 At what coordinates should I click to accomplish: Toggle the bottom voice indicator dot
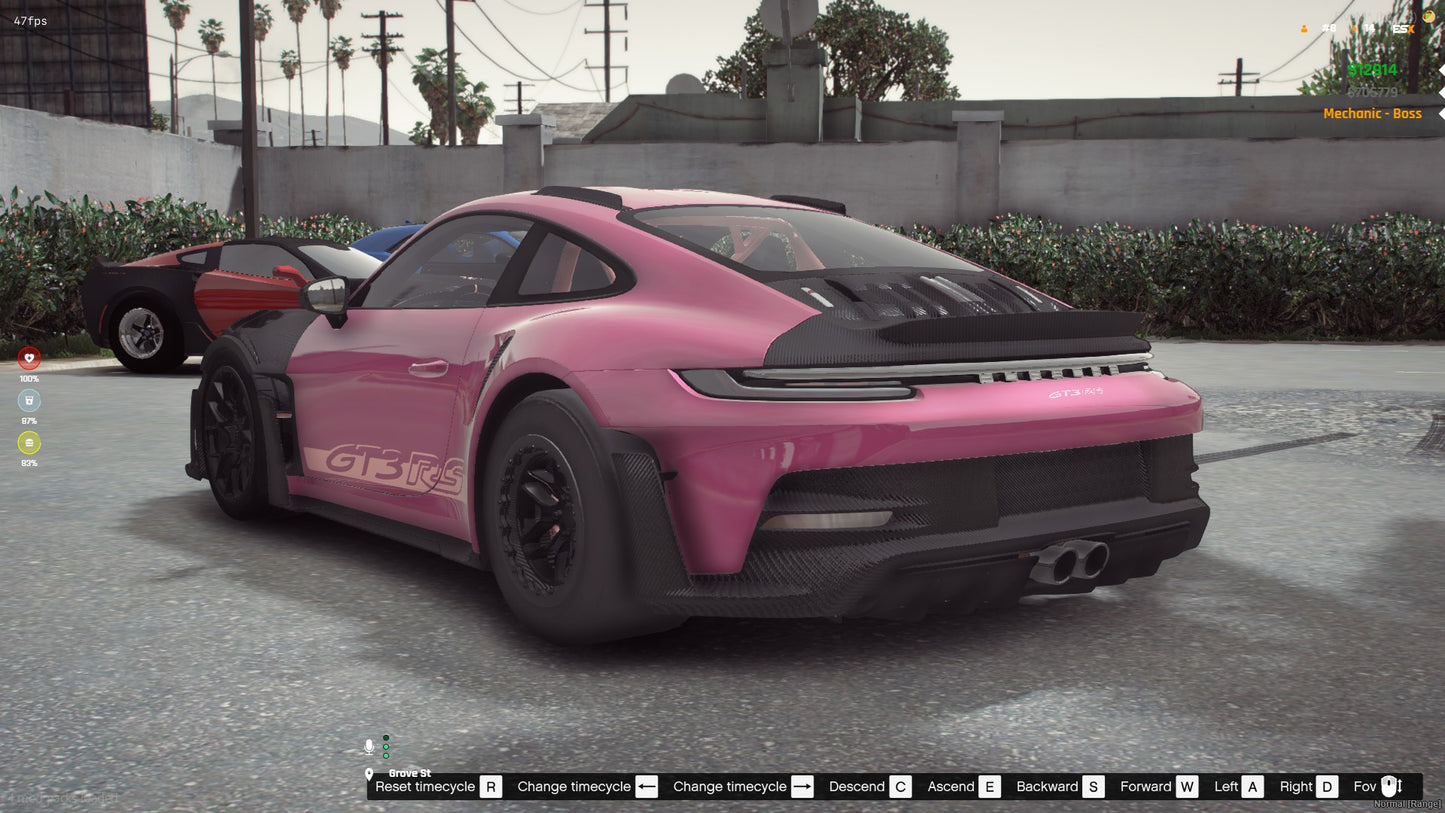click(x=385, y=755)
